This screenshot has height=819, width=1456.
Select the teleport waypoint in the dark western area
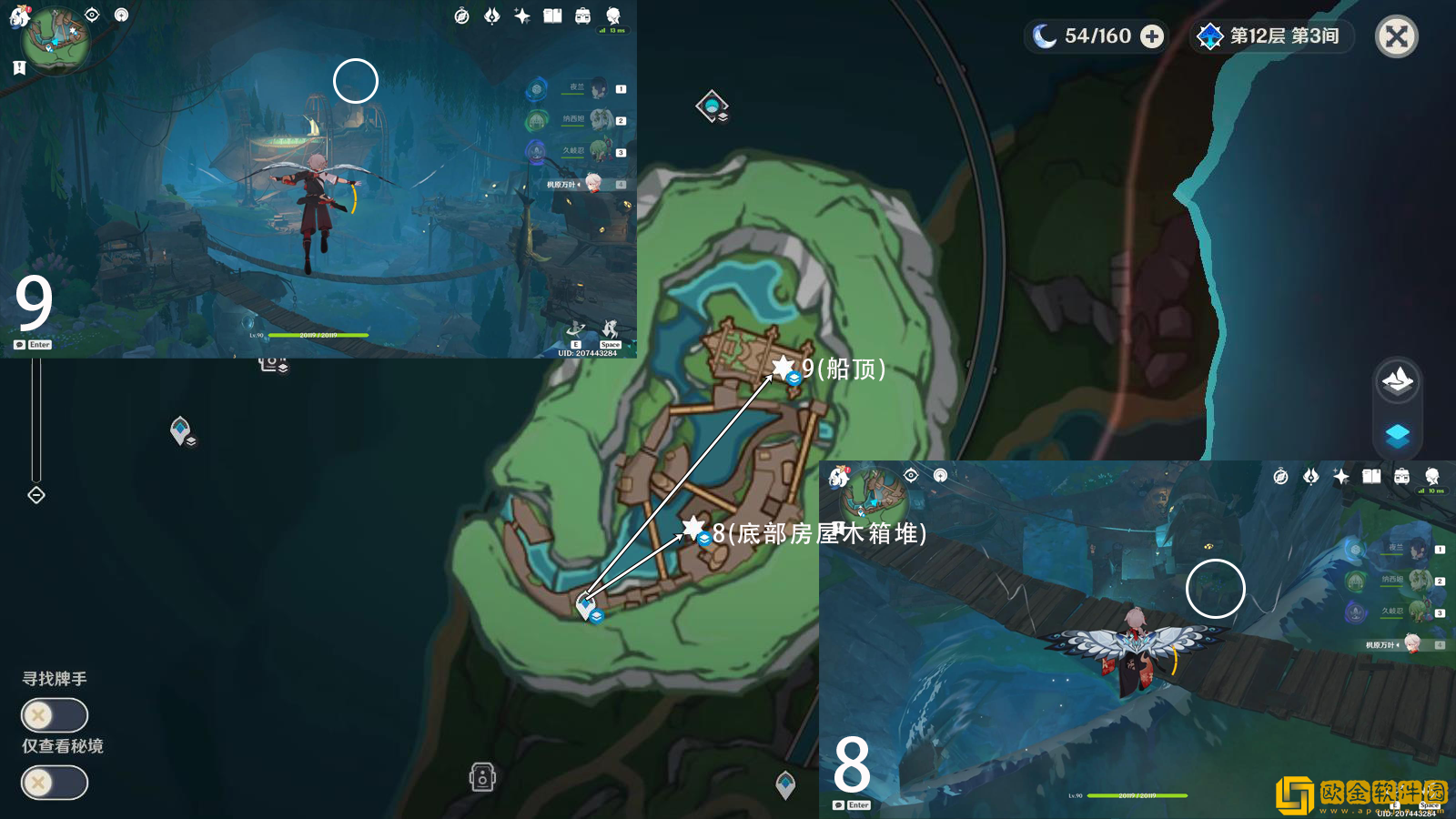[180, 429]
